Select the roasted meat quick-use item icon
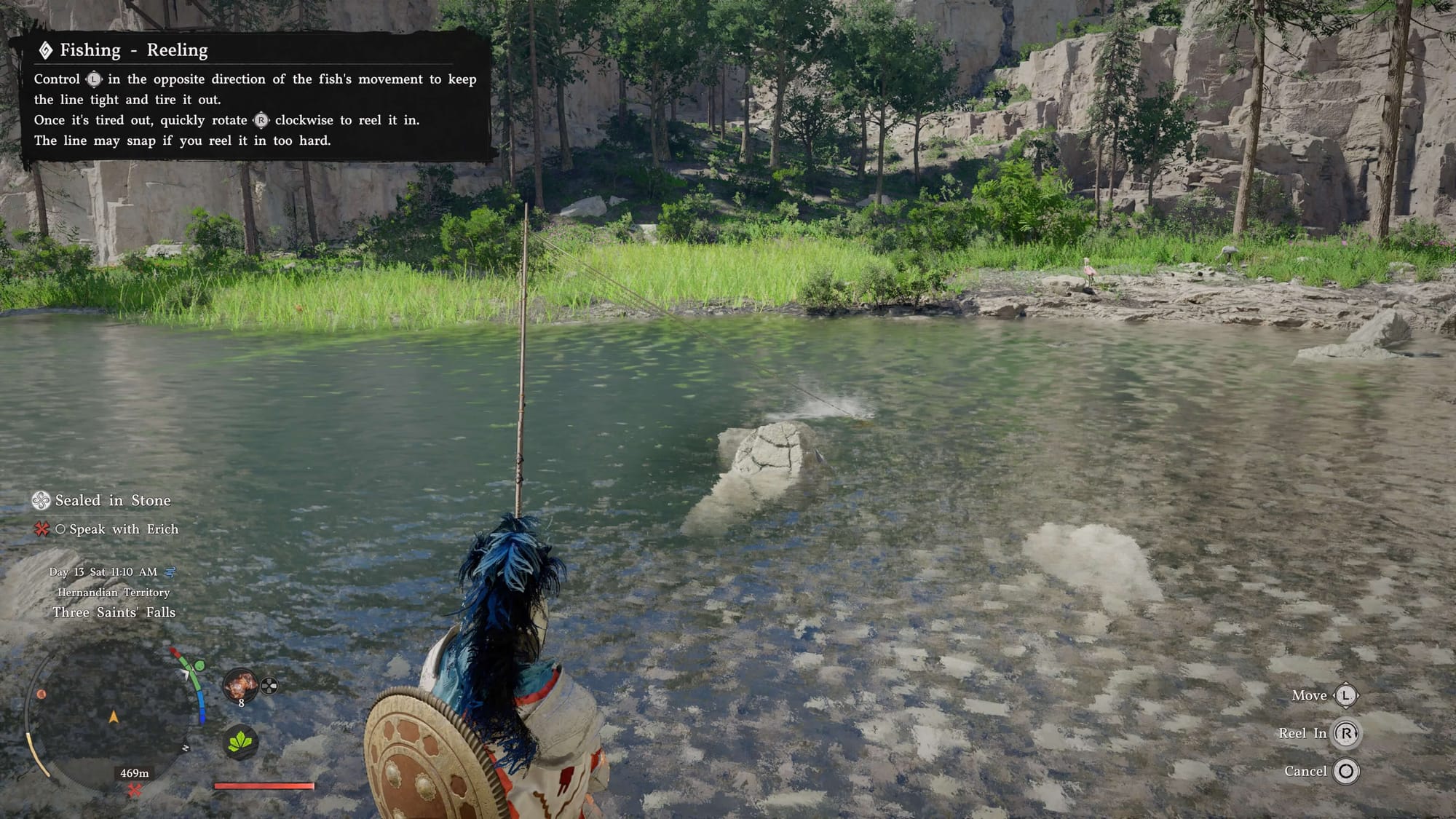This screenshot has width=1456, height=819. pyautogui.click(x=241, y=686)
